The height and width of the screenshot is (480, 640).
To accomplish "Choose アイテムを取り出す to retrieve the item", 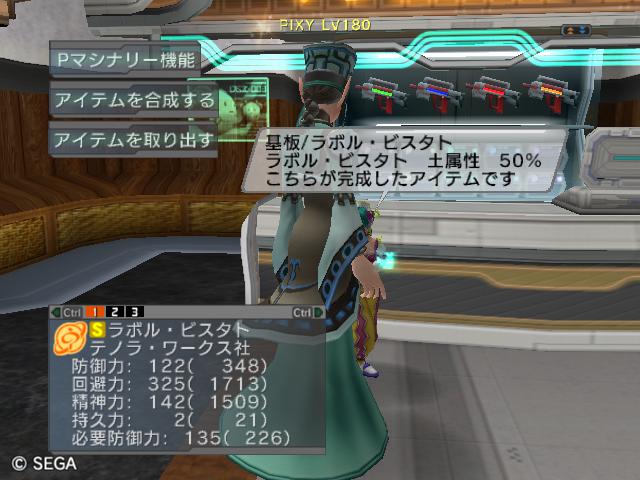I will point(133,140).
